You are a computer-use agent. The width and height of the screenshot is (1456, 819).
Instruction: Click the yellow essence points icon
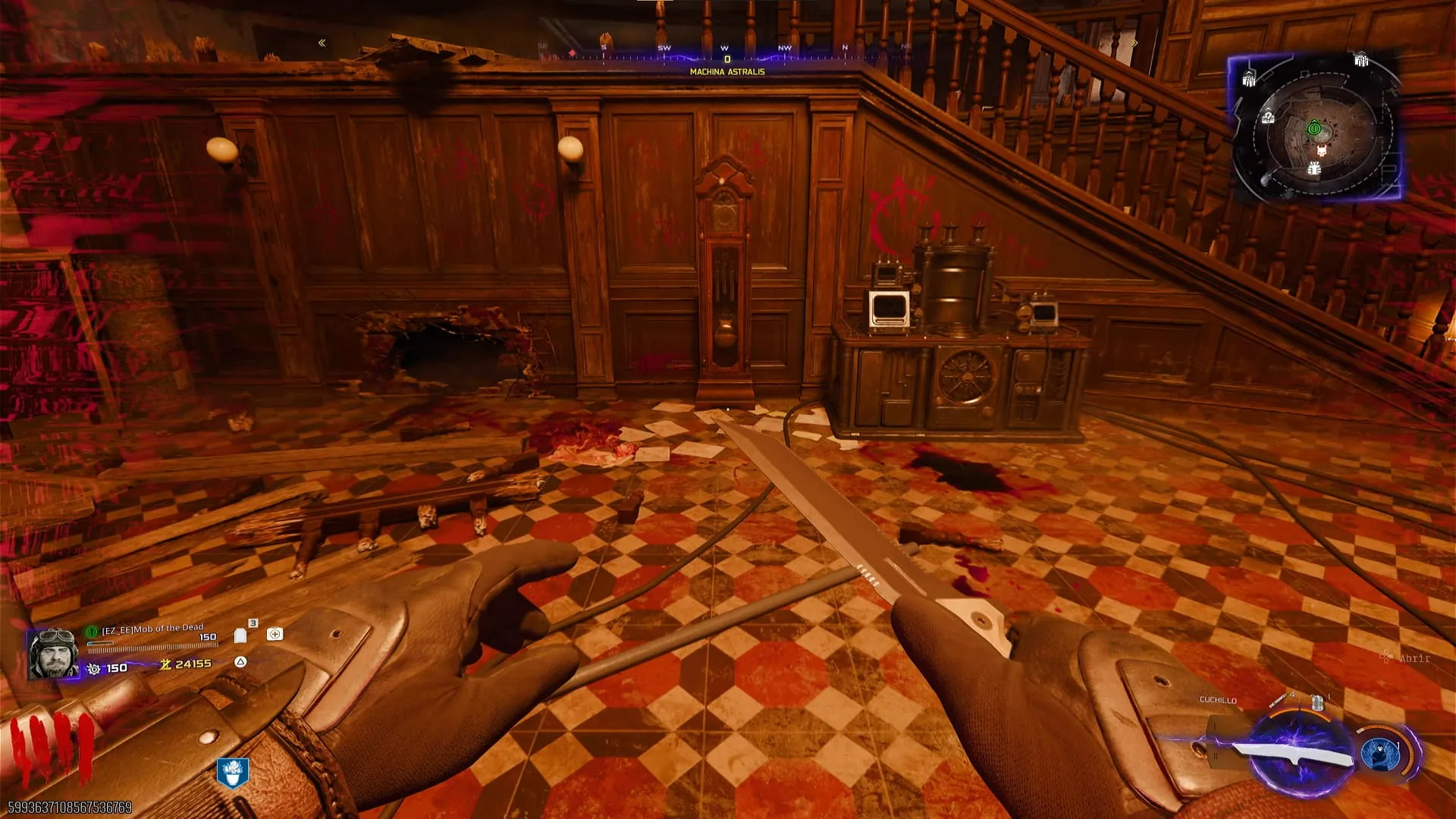pyautogui.click(x=165, y=664)
